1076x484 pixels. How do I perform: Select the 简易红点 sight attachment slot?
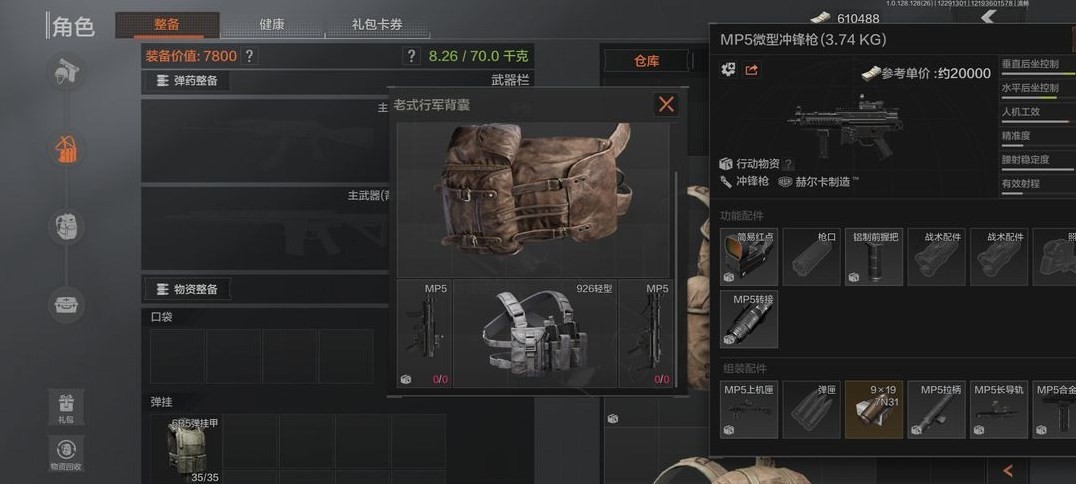click(x=748, y=258)
